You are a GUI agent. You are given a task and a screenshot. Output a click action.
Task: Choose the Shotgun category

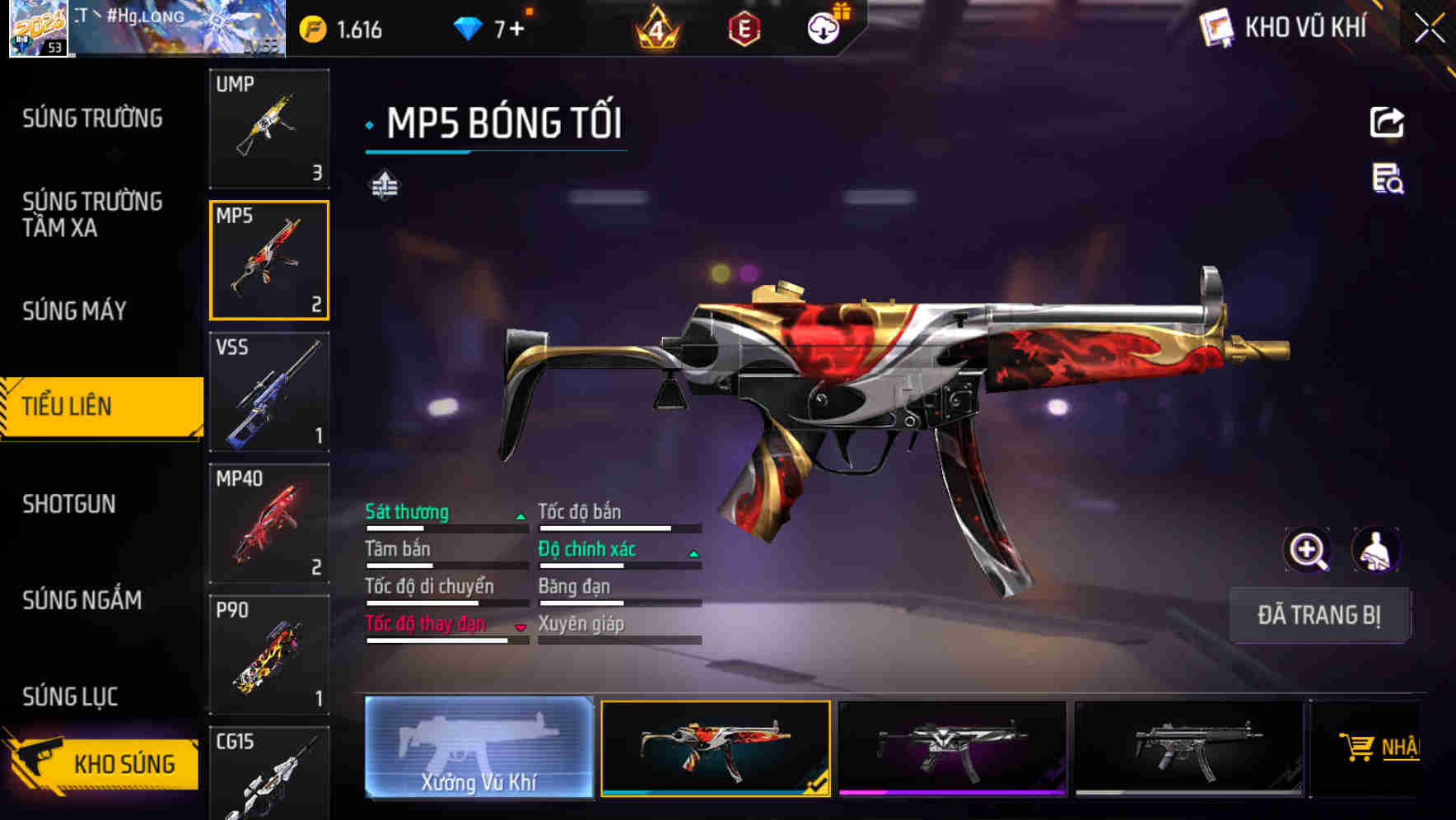pos(69,504)
